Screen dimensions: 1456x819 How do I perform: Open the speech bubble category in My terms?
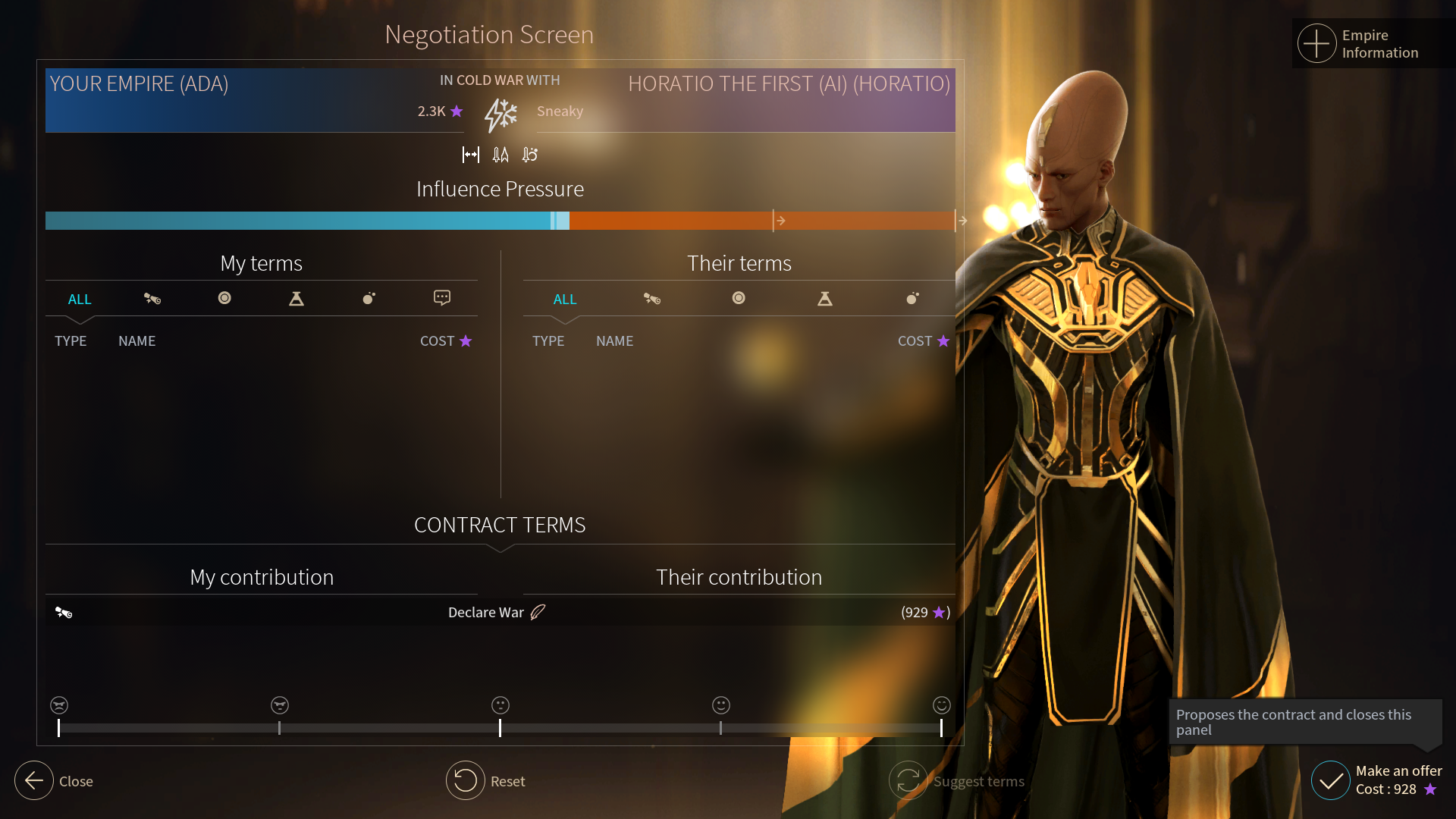[442, 298]
